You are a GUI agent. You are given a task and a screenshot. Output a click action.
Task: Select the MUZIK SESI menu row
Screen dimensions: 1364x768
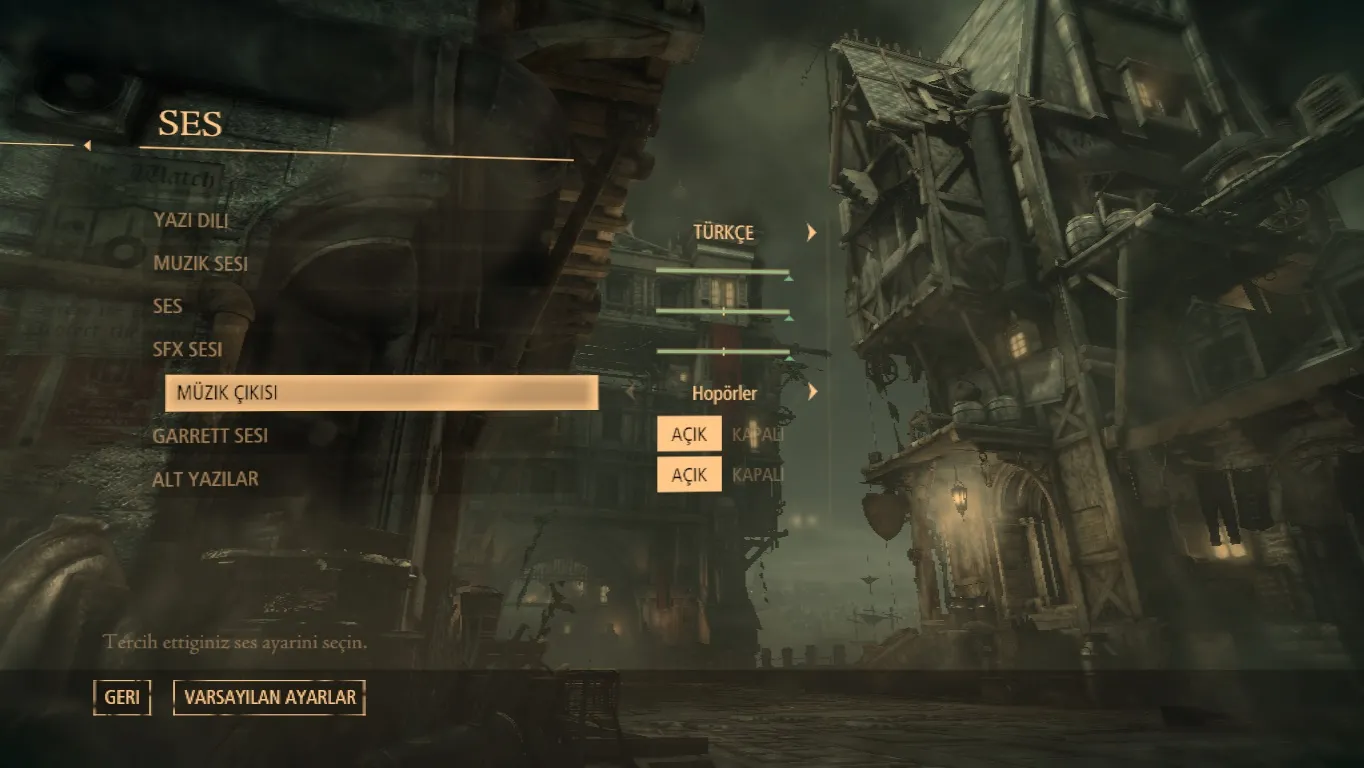tap(201, 264)
